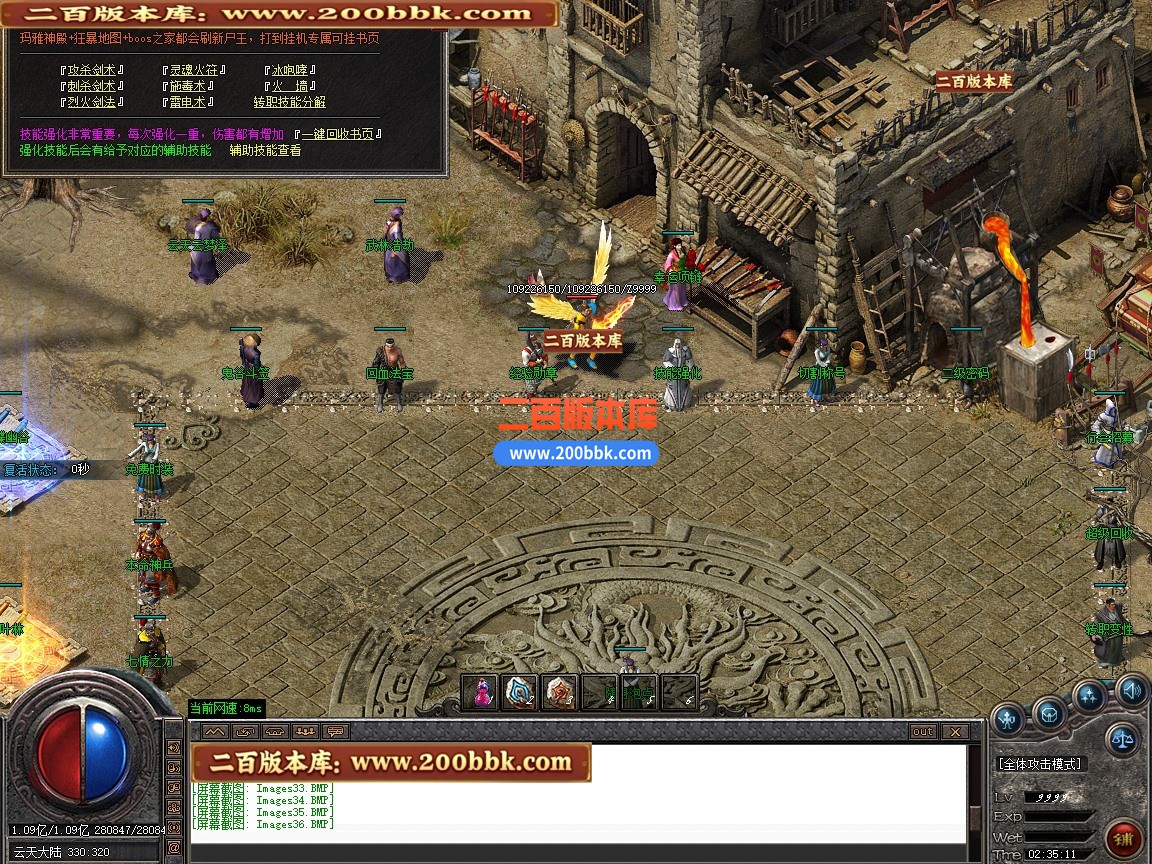Viewport: 1152px width, 864px height.
Task: Open the 烈火剑法 skill enhancement
Action: tap(91, 102)
